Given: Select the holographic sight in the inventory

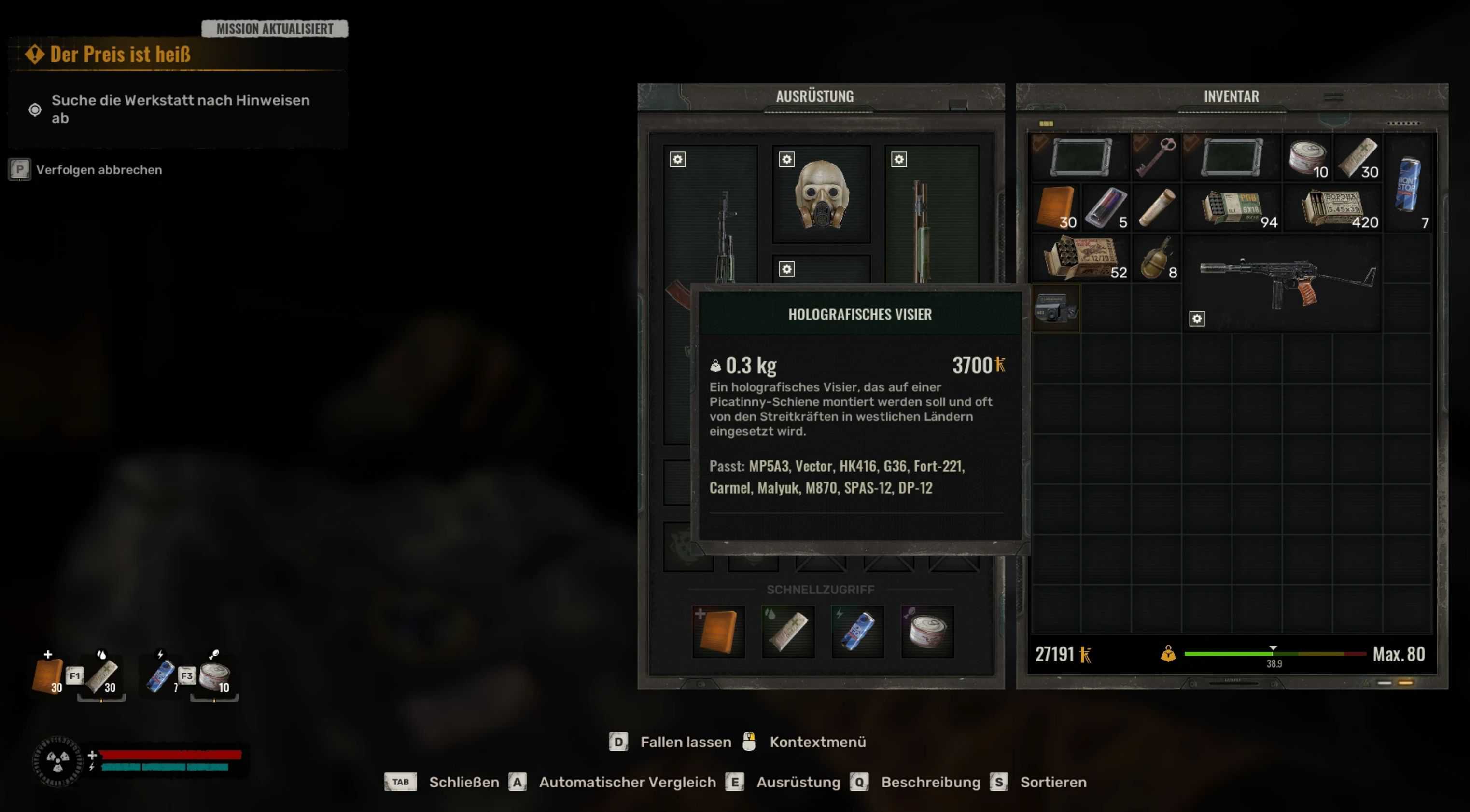Looking at the screenshot, I should (1056, 308).
